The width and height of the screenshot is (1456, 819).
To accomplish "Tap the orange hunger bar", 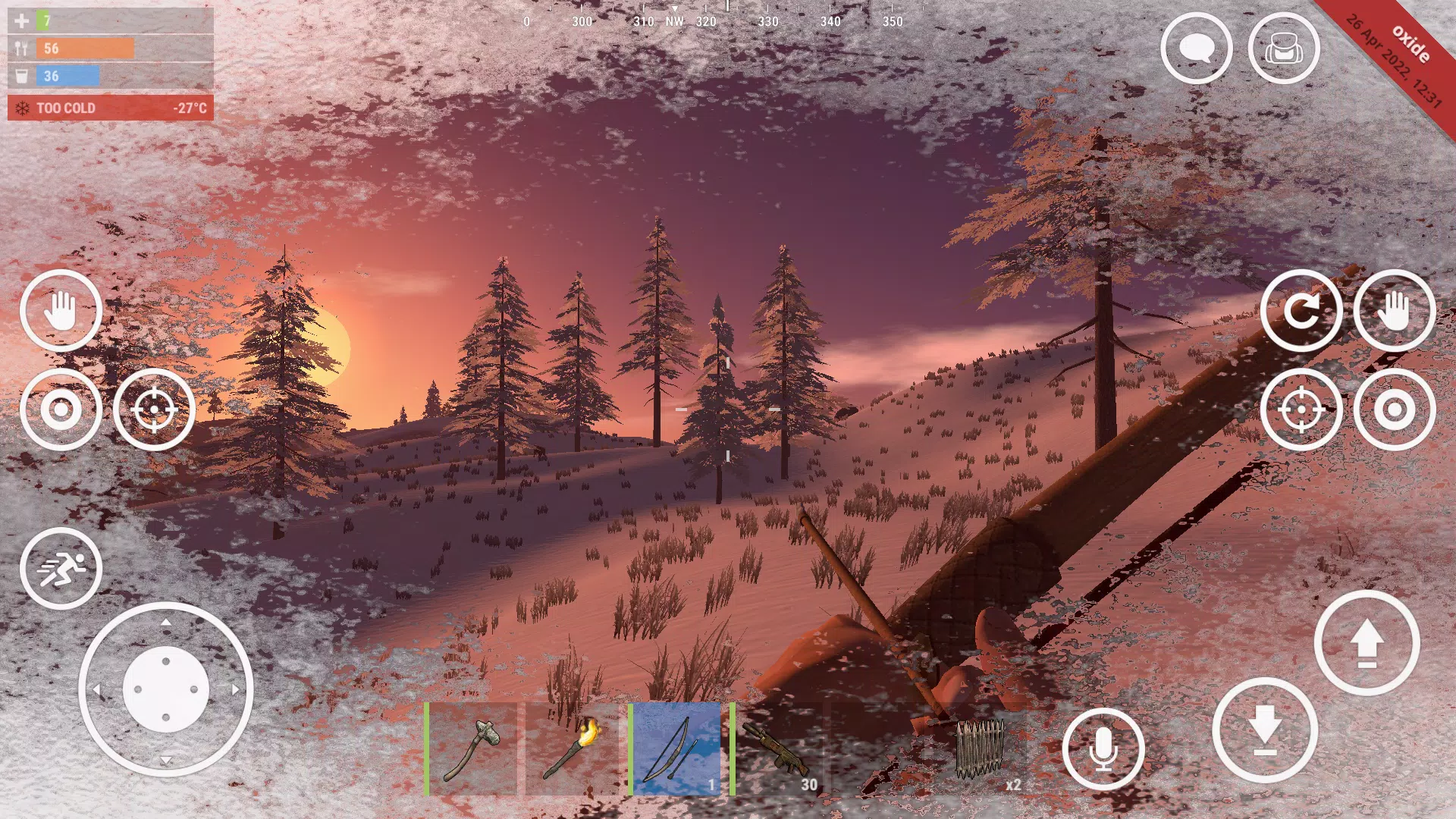I will (83, 47).
